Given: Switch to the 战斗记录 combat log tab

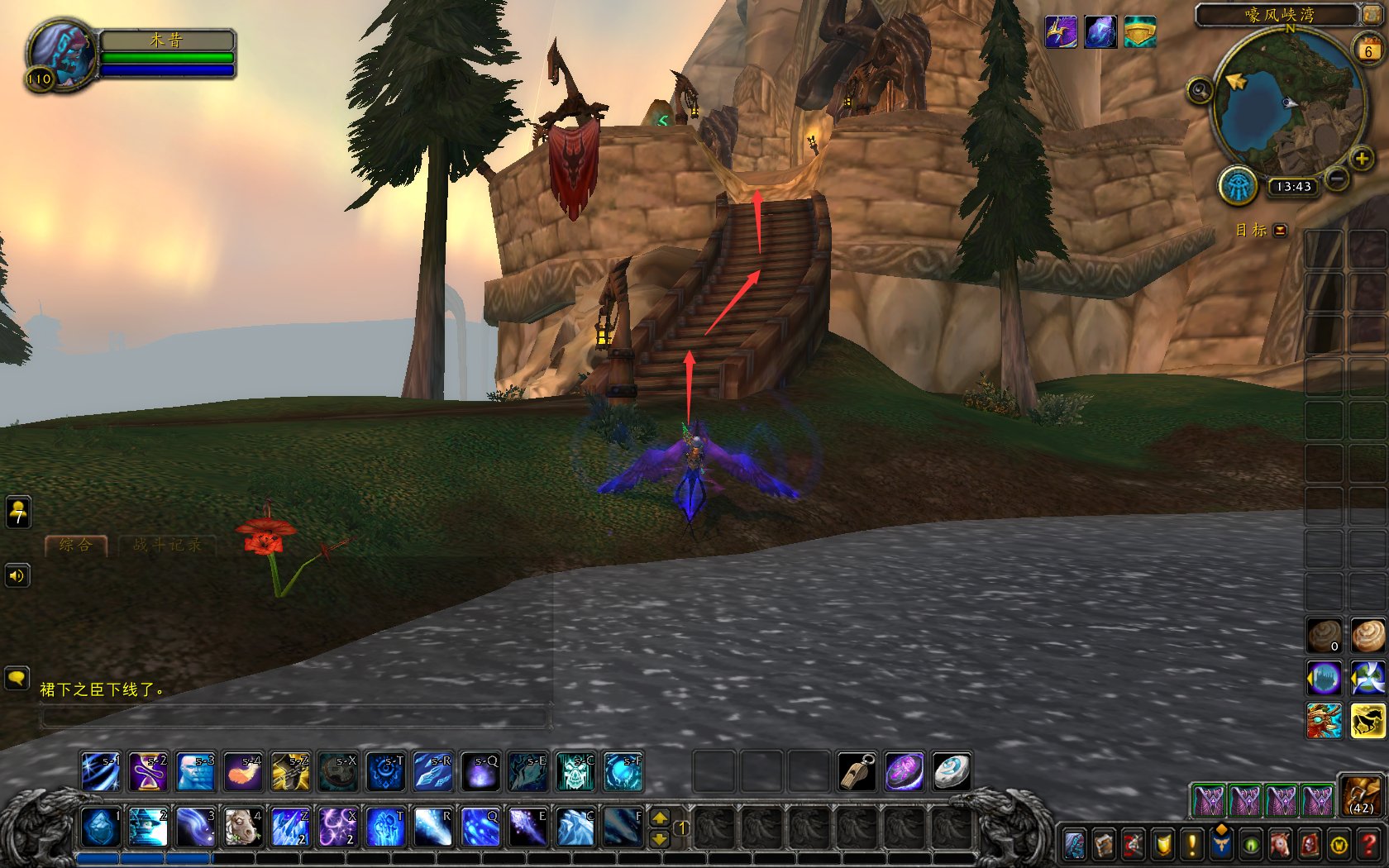Looking at the screenshot, I should pos(167,545).
